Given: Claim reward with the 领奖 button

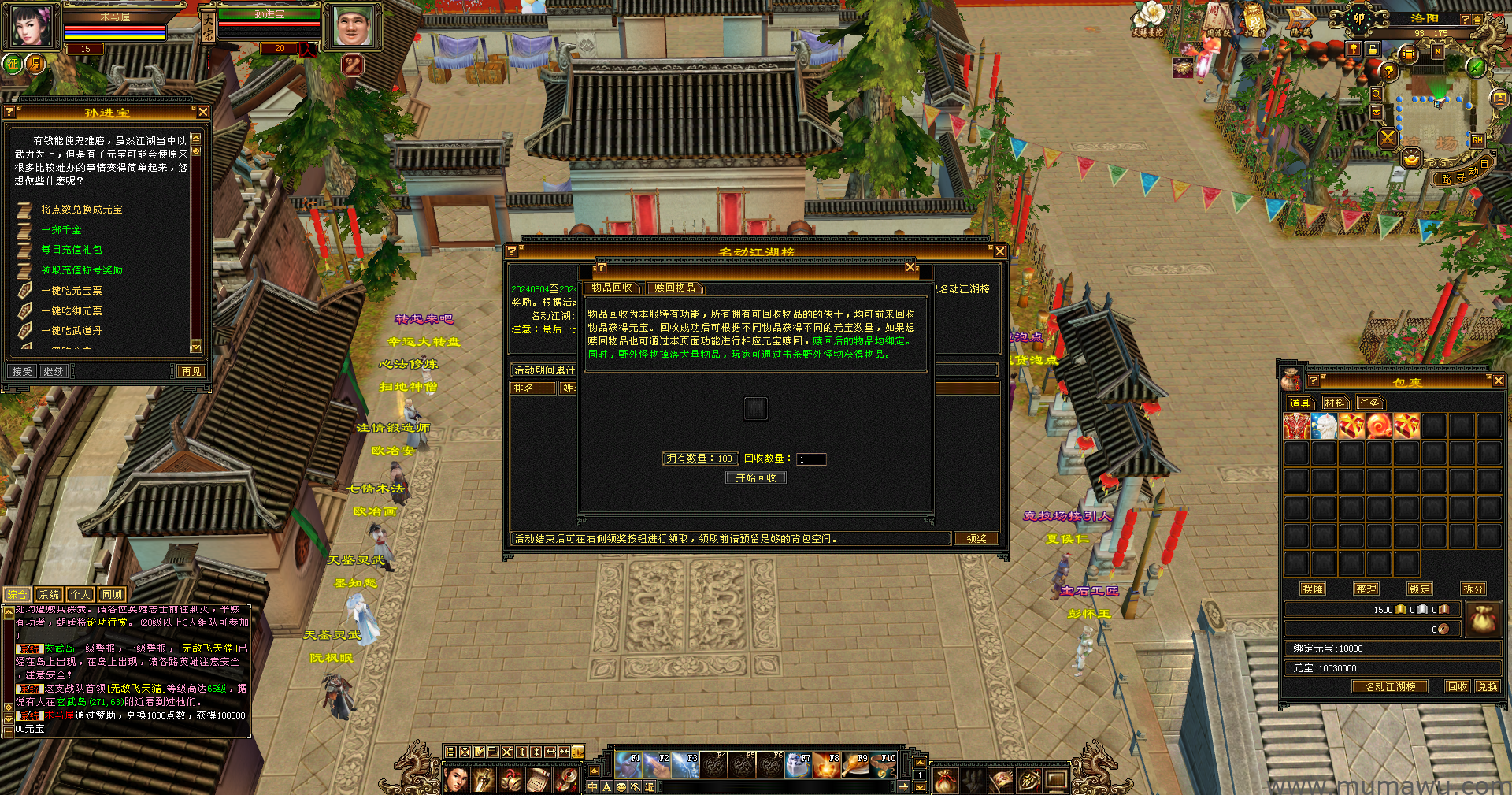Looking at the screenshot, I should (976, 539).
